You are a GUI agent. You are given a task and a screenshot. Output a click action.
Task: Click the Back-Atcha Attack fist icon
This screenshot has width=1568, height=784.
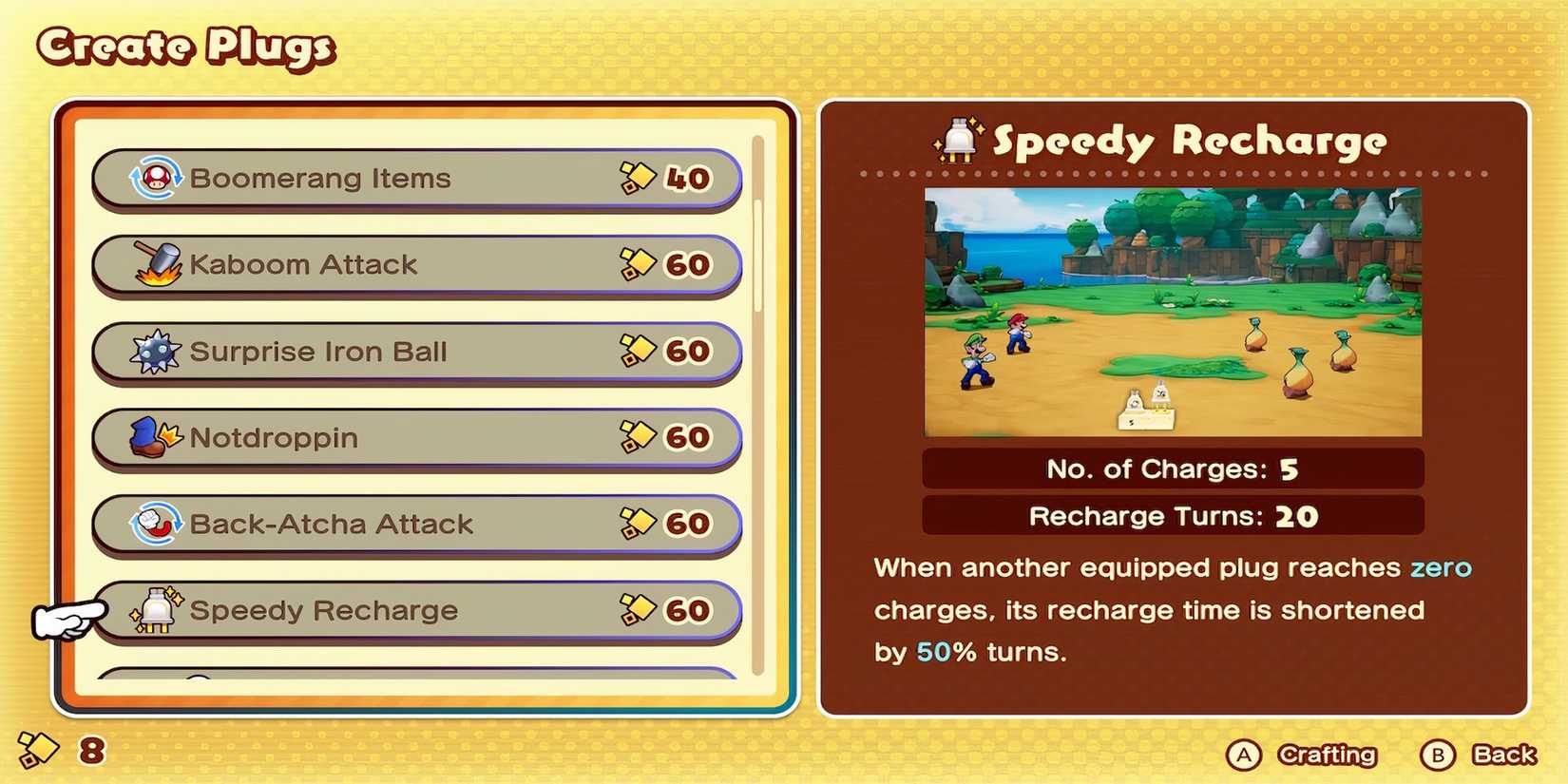156,524
